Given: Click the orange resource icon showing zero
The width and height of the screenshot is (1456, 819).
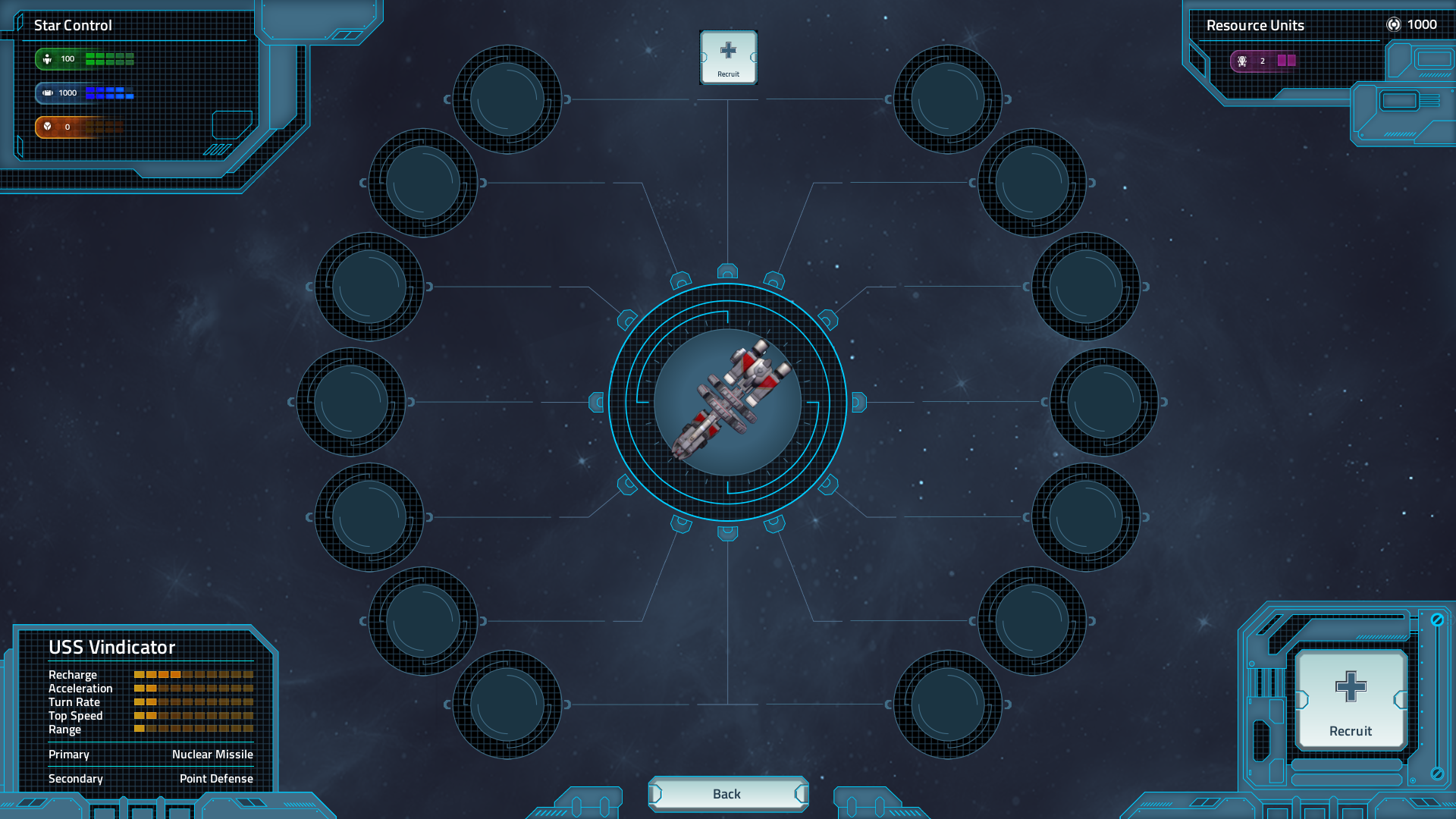Looking at the screenshot, I should click(x=47, y=127).
